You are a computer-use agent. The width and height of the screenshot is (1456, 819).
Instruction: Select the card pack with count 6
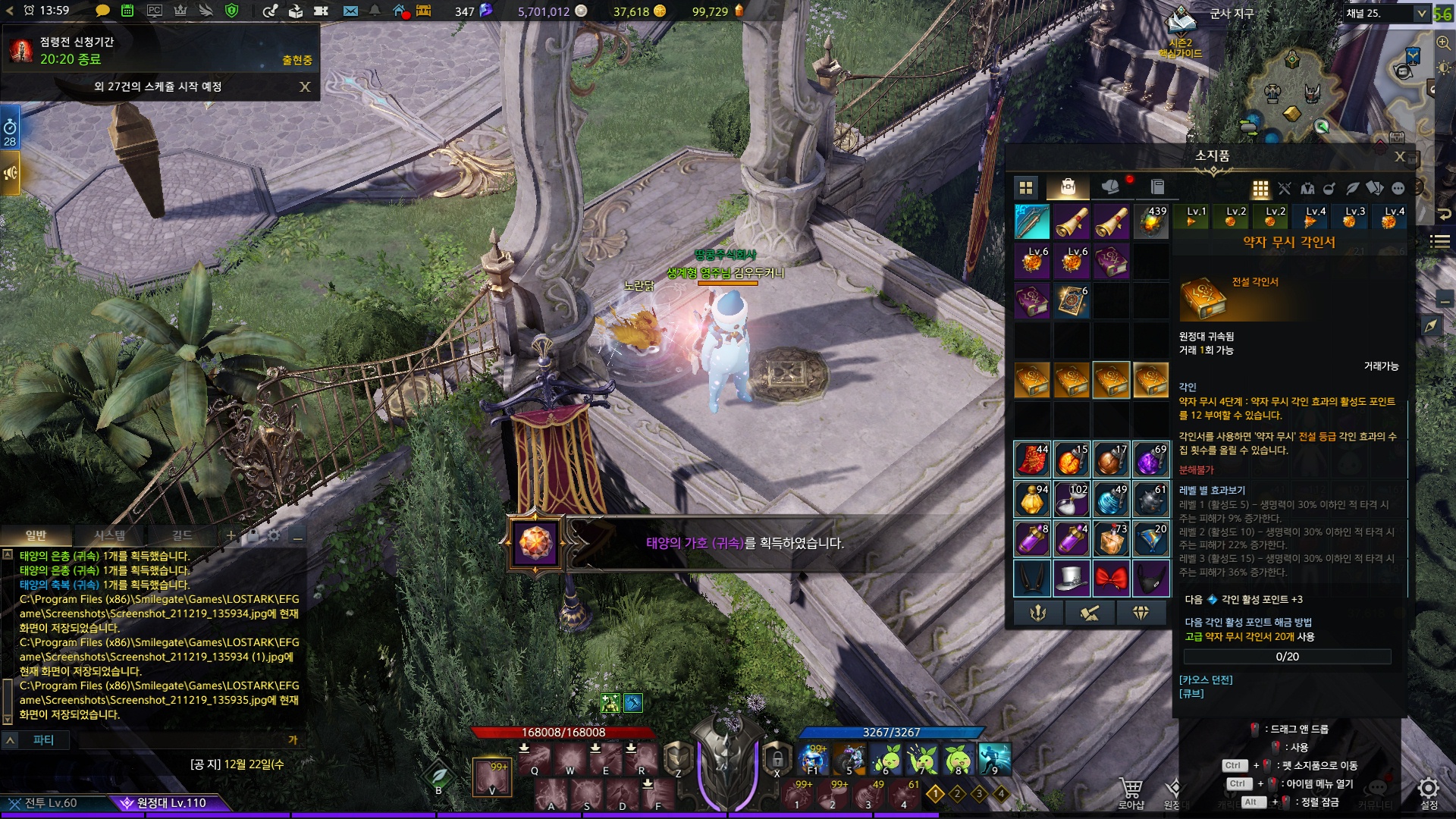(1072, 301)
